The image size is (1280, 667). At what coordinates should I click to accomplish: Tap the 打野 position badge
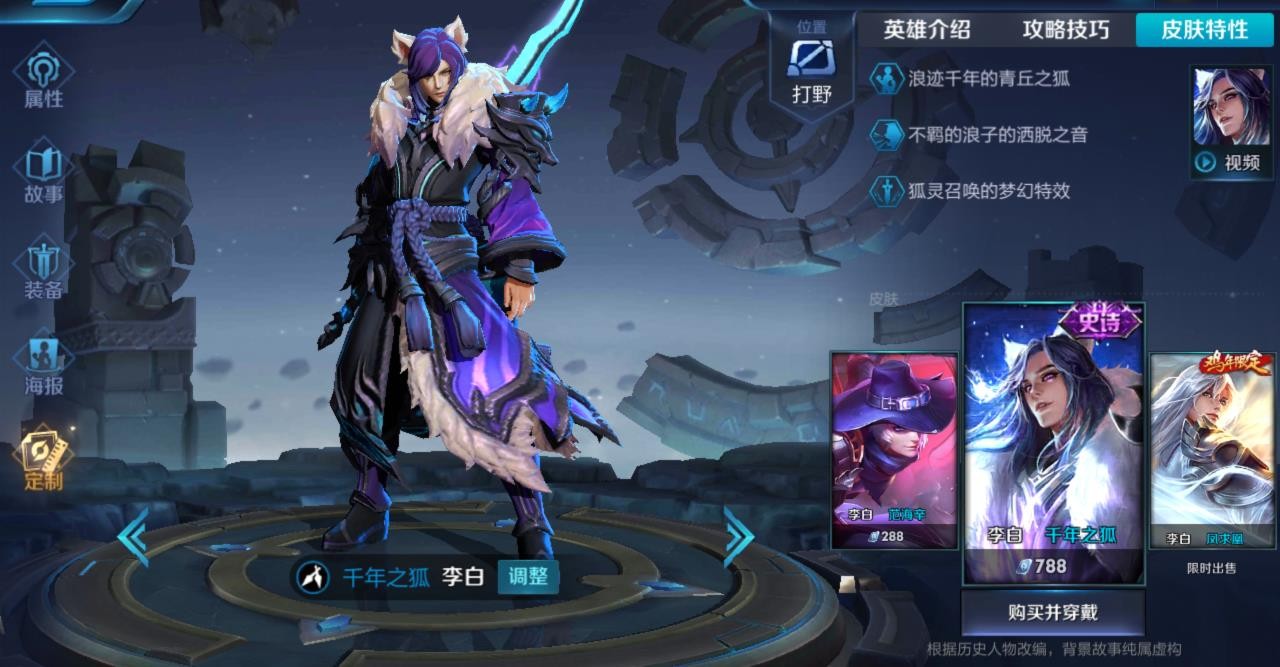tap(811, 70)
